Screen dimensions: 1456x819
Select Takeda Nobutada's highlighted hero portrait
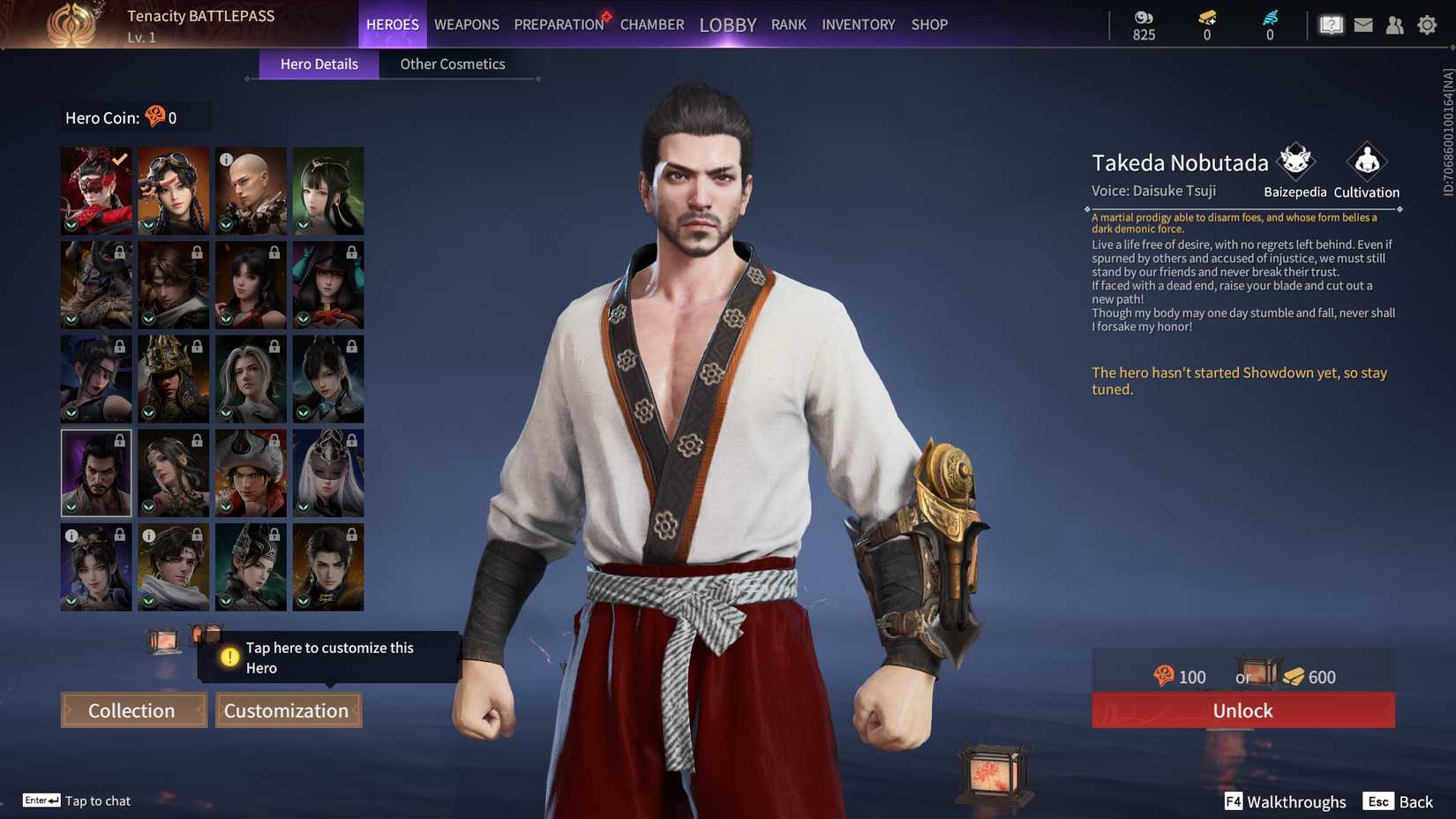click(x=95, y=472)
